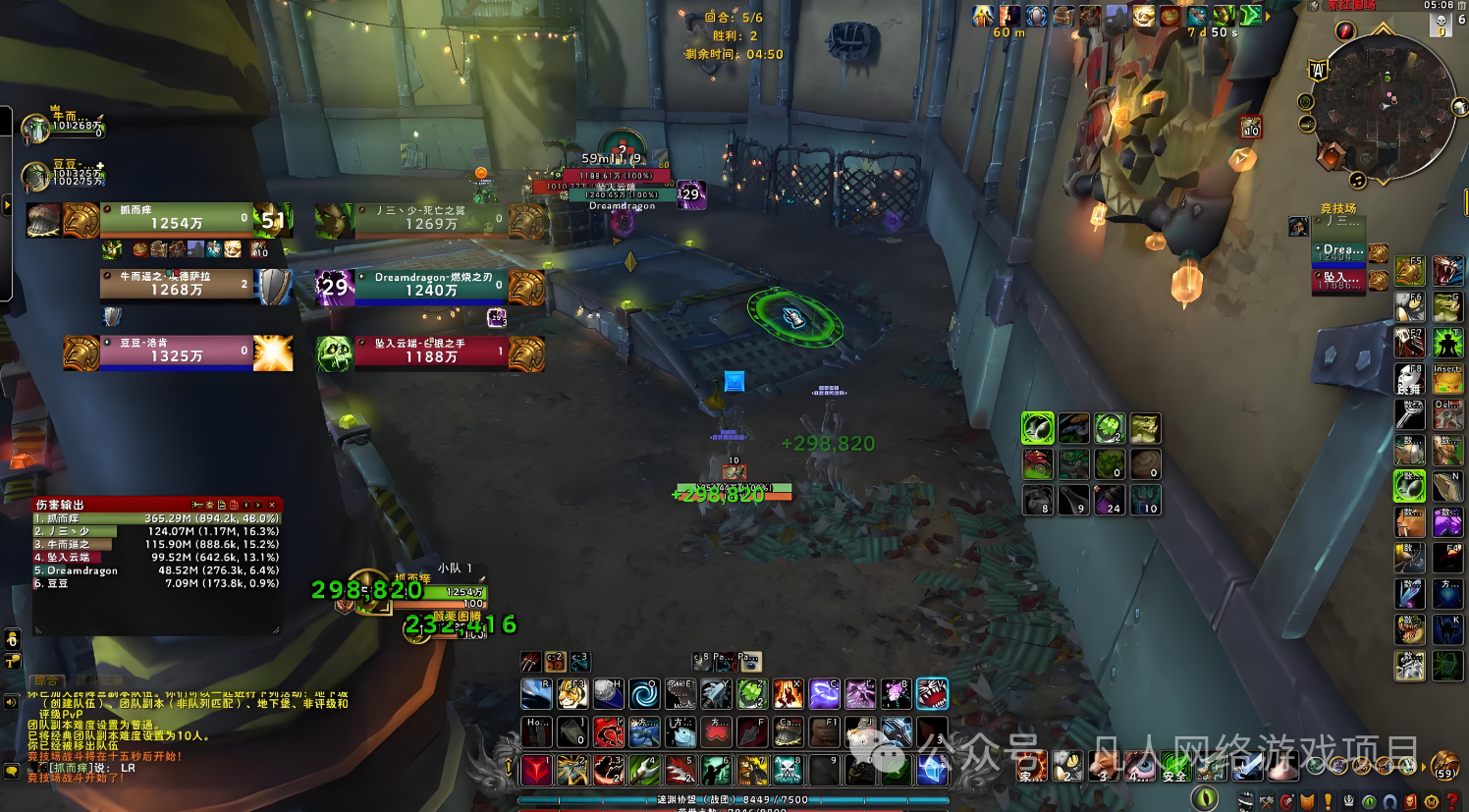Activate the green axe ability on slot 4
Viewport: 1469px width, 812px height.
(x=644, y=769)
